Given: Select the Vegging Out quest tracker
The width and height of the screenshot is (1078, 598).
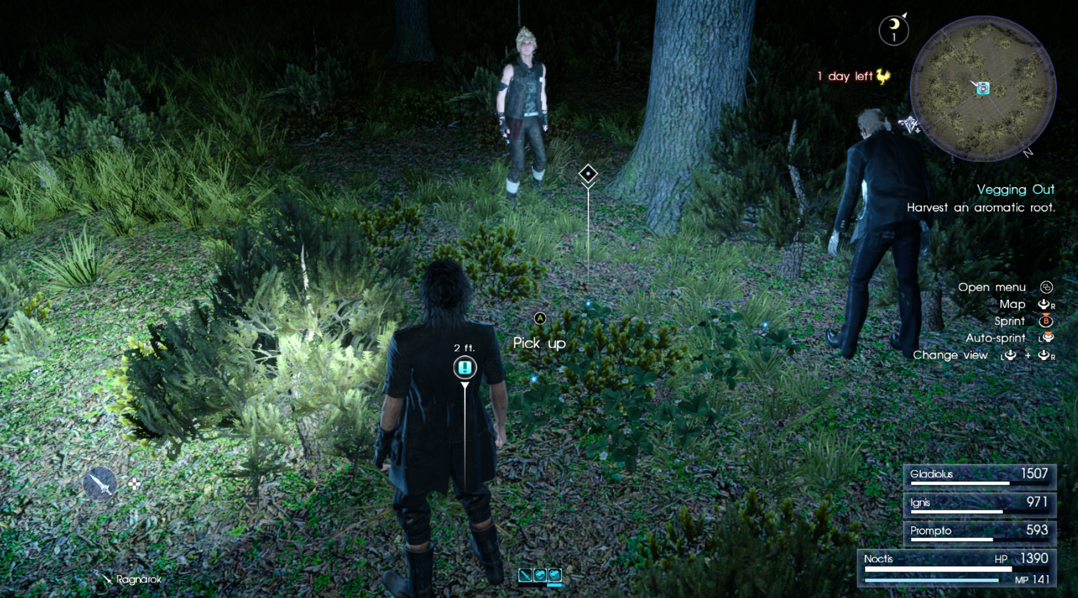Looking at the screenshot, I should [1015, 189].
